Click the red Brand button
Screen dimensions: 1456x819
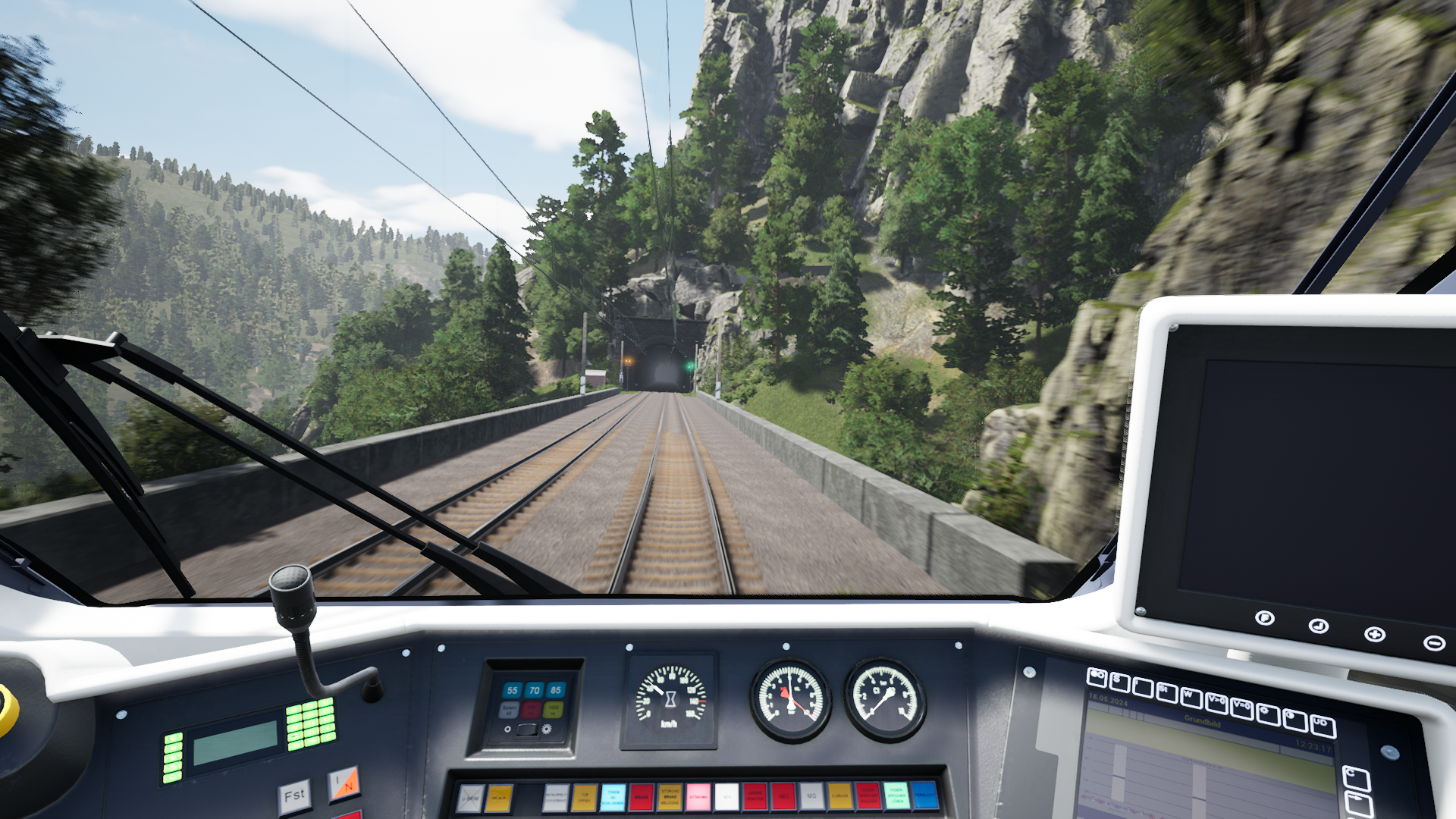coord(641,797)
